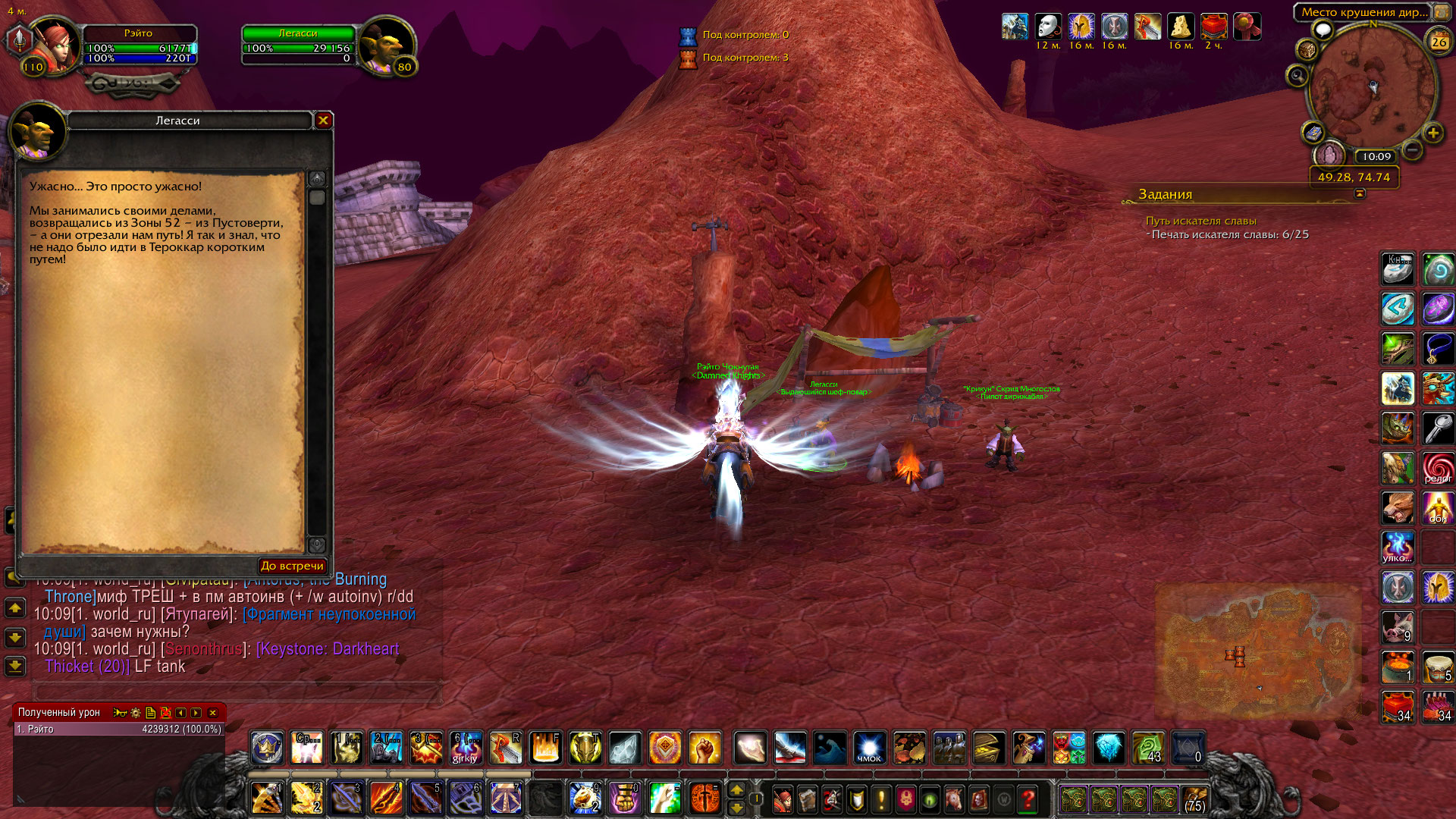The width and height of the screenshot is (1456, 819).
Task: Close the Легасси dialogue window
Action: 323,120
